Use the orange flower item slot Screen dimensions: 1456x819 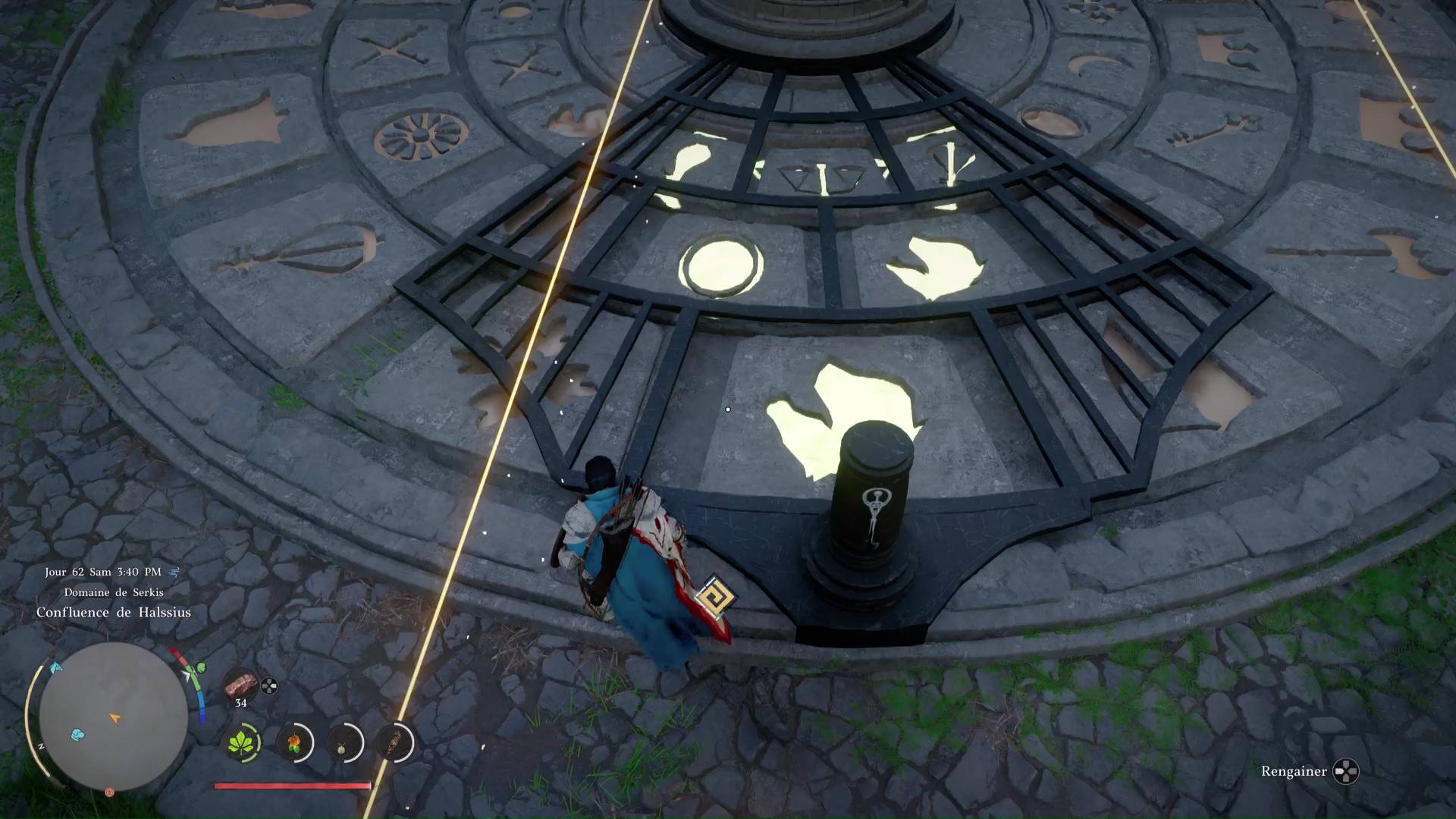point(294,742)
